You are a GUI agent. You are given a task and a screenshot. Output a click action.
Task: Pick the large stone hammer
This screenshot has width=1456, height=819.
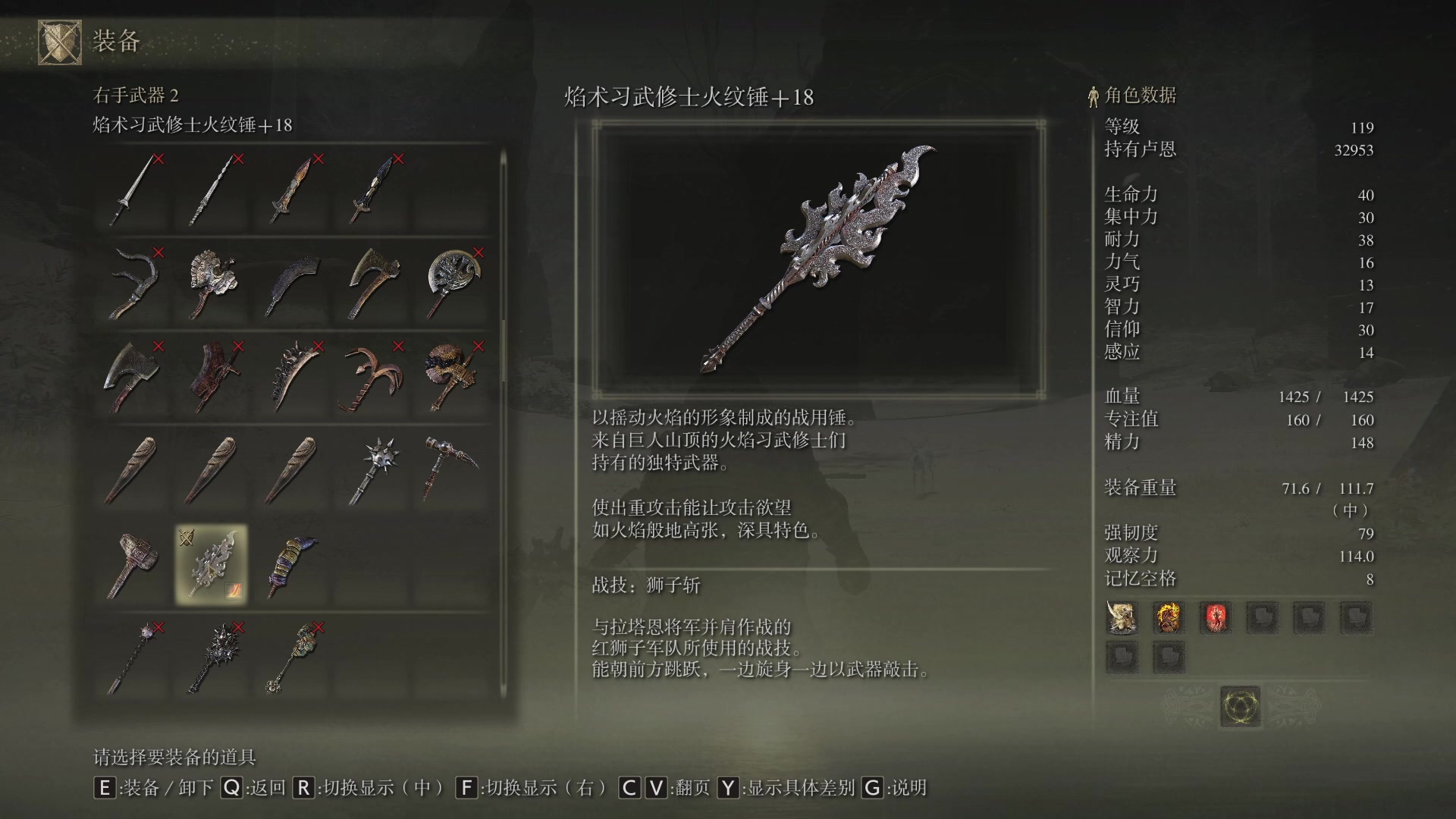click(x=132, y=564)
